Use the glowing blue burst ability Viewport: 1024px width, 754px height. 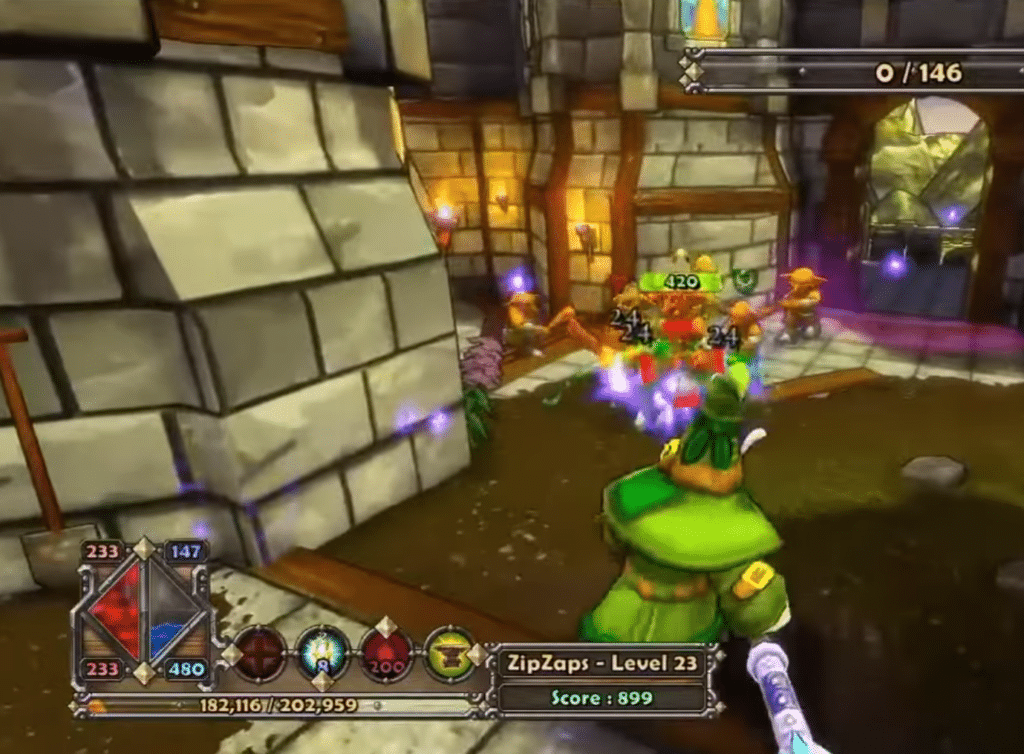tap(324, 654)
